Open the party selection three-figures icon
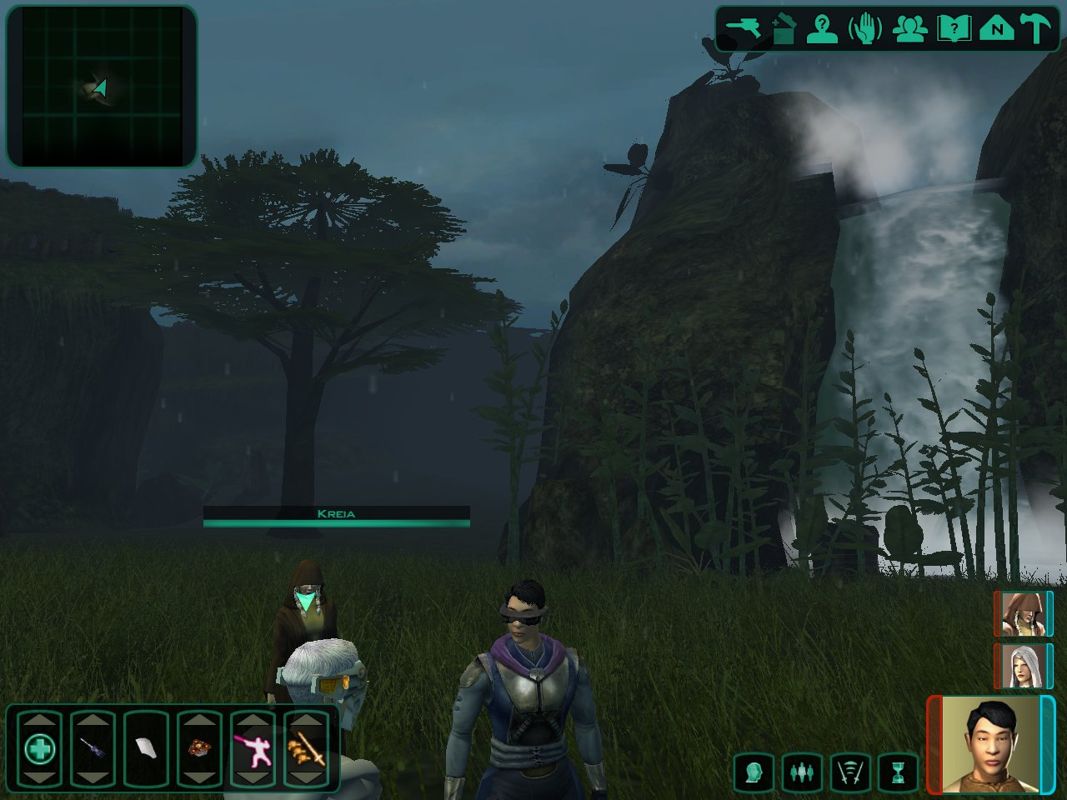Image resolution: width=1067 pixels, height=800 pixels. pos(909,29)
